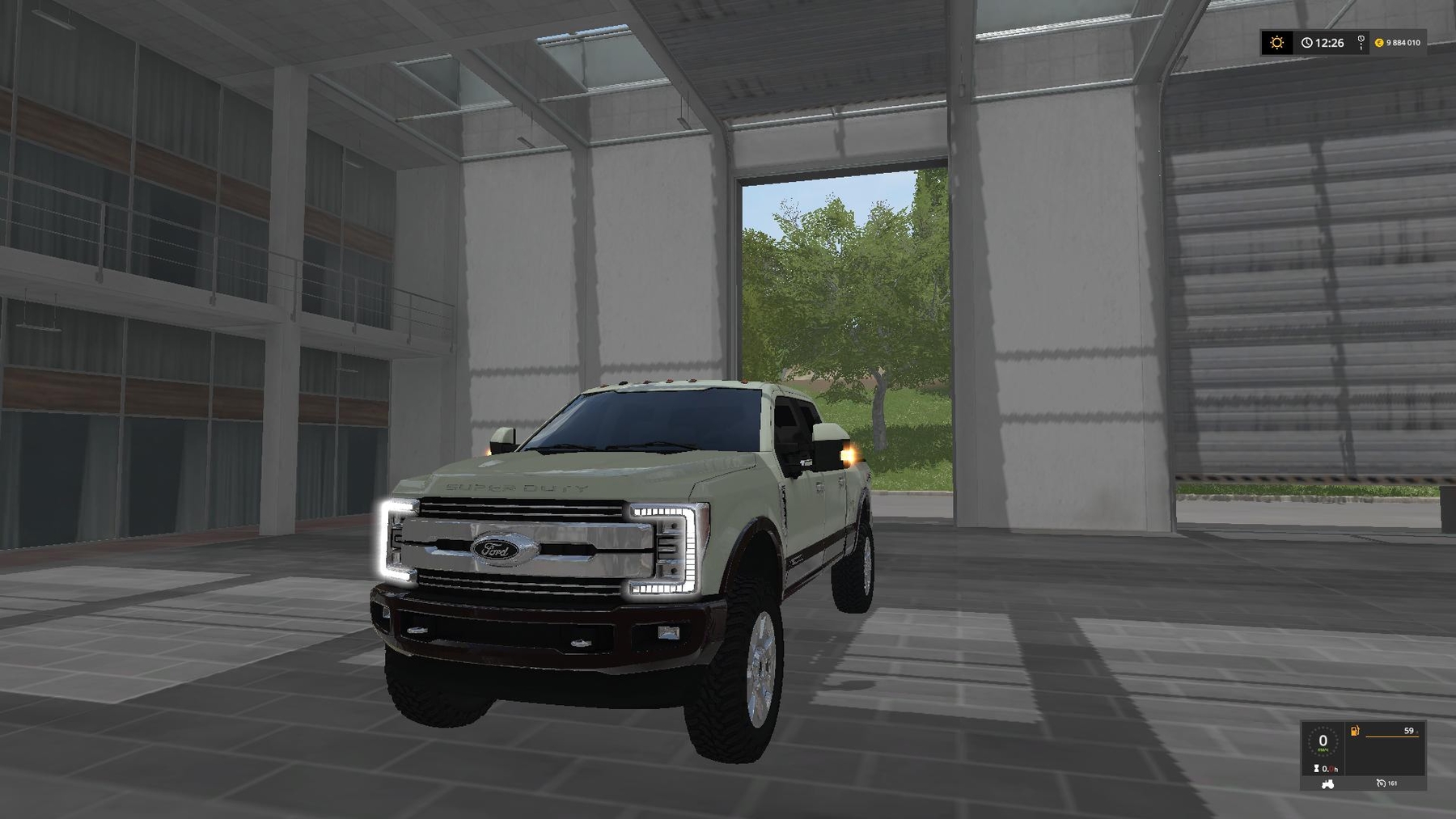
Task: Click the small upcoming weather forecast icon
Action: (x=1361, y=42)
